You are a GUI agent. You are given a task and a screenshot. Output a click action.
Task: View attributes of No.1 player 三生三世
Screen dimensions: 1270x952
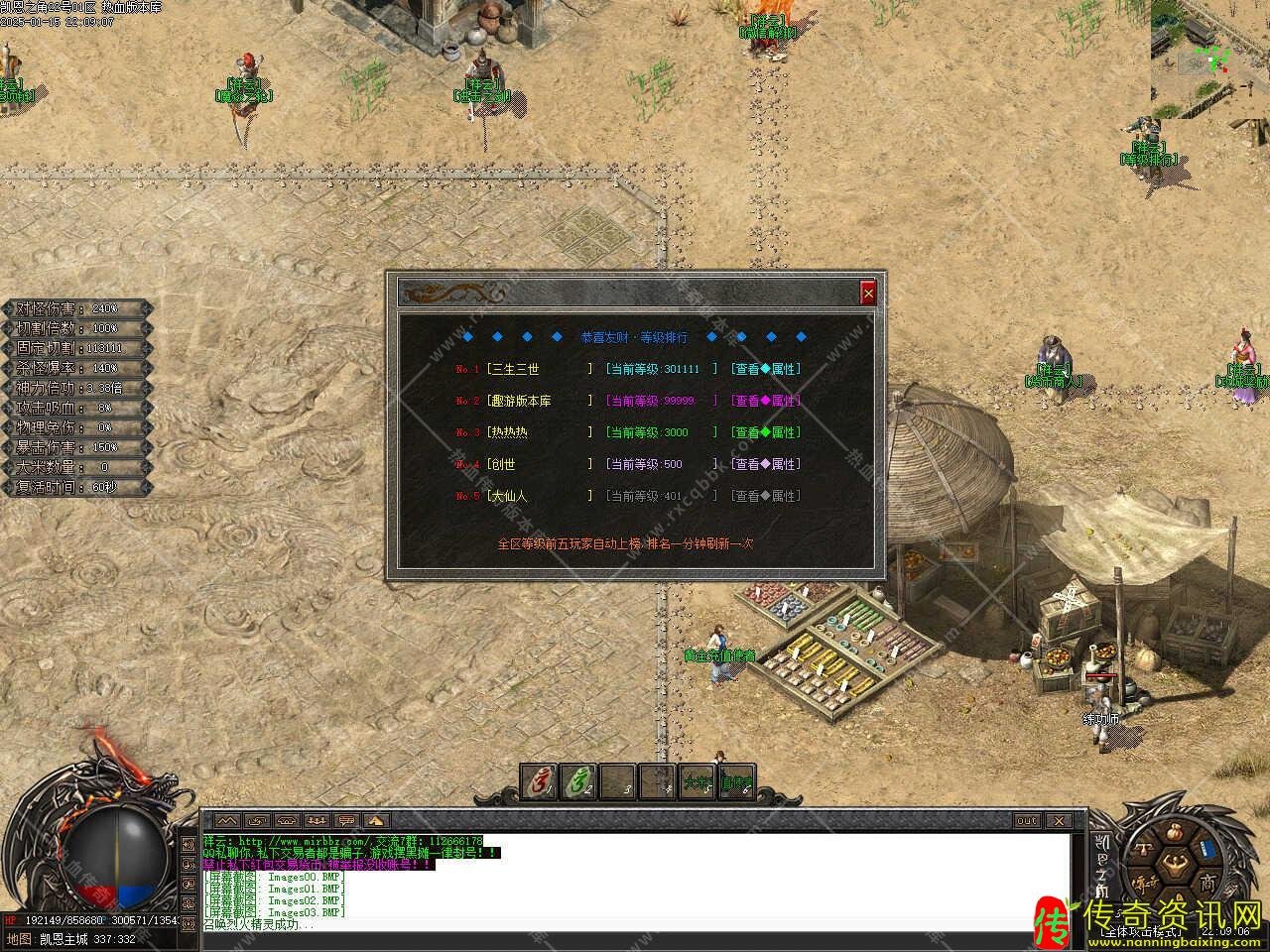point(765,369)
